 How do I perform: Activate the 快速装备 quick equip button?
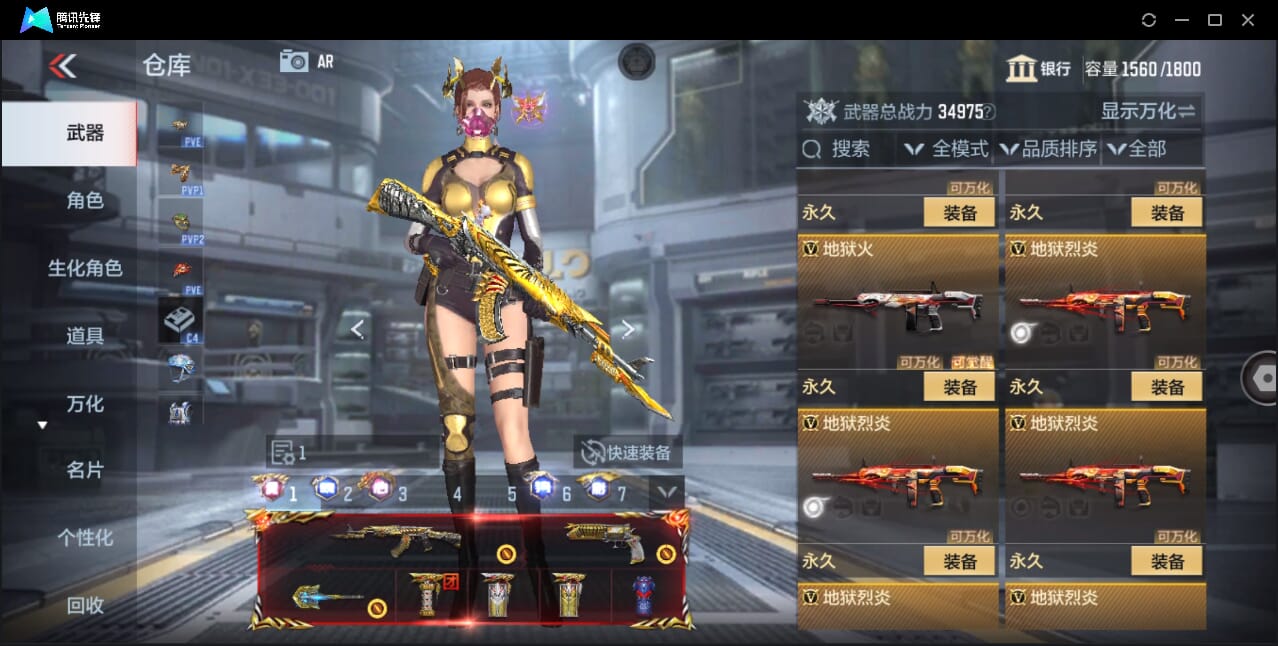(x=627, y=452)
